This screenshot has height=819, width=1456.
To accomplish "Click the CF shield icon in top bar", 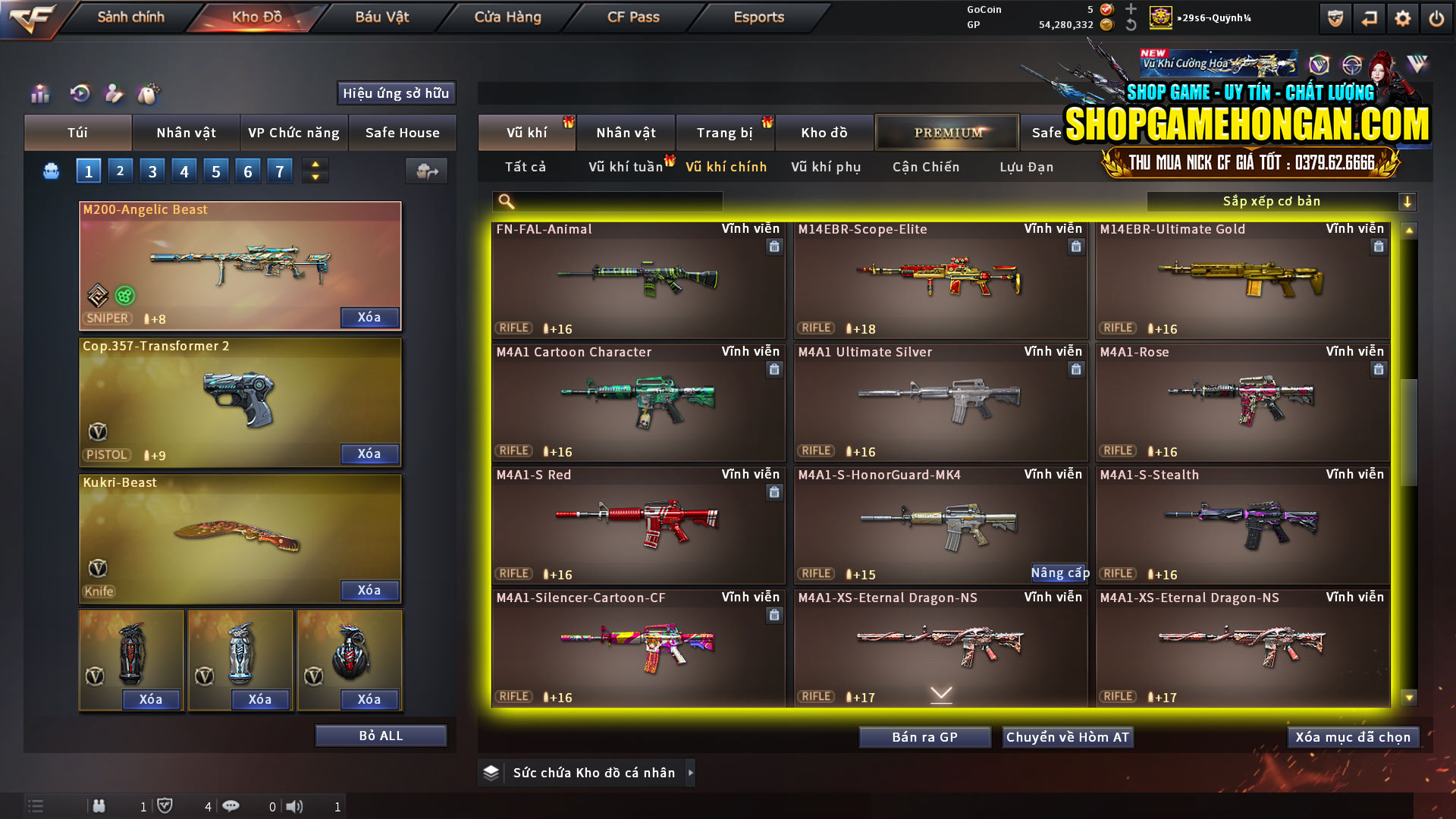I will coord(1335,17).
